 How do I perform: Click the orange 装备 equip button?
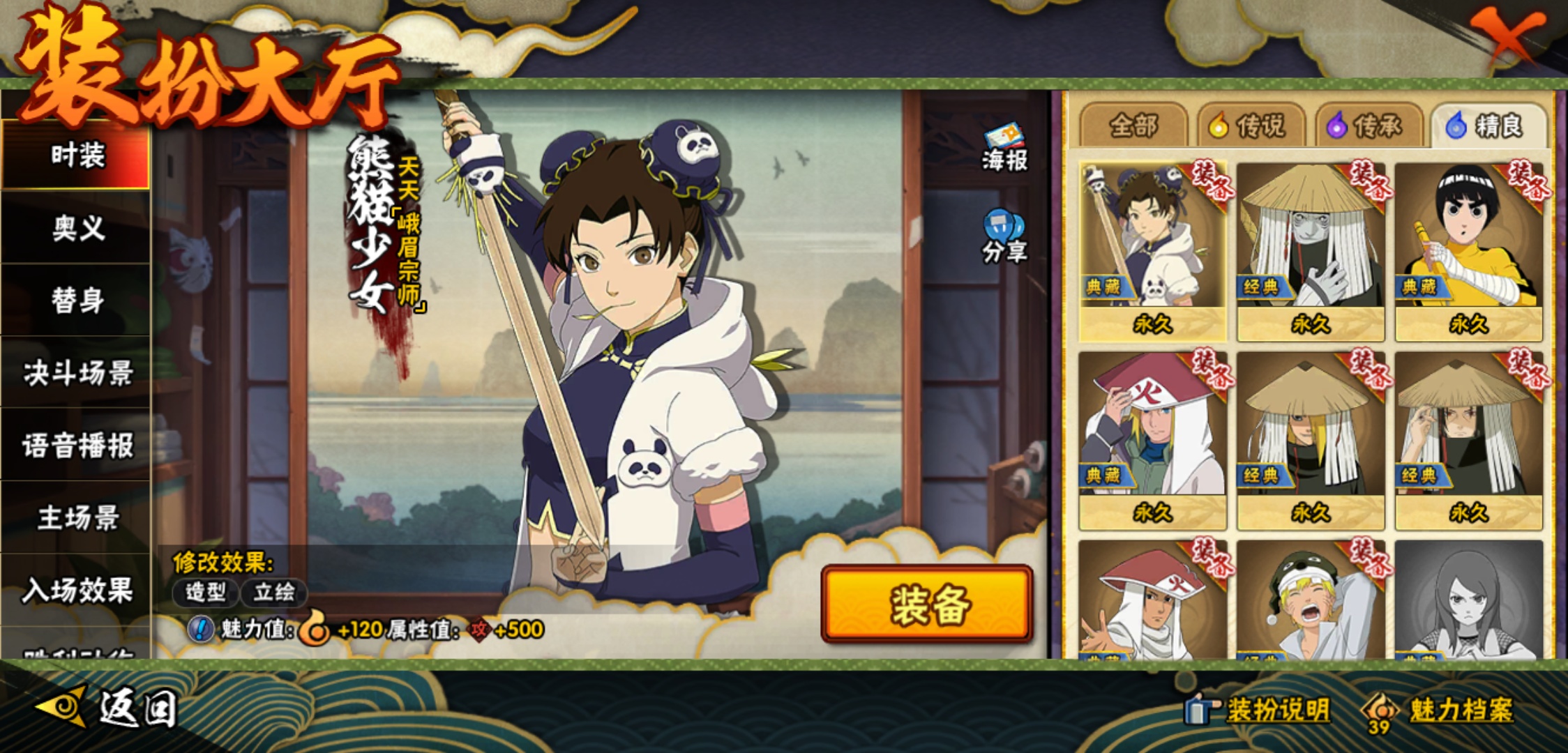coord(927,604)
